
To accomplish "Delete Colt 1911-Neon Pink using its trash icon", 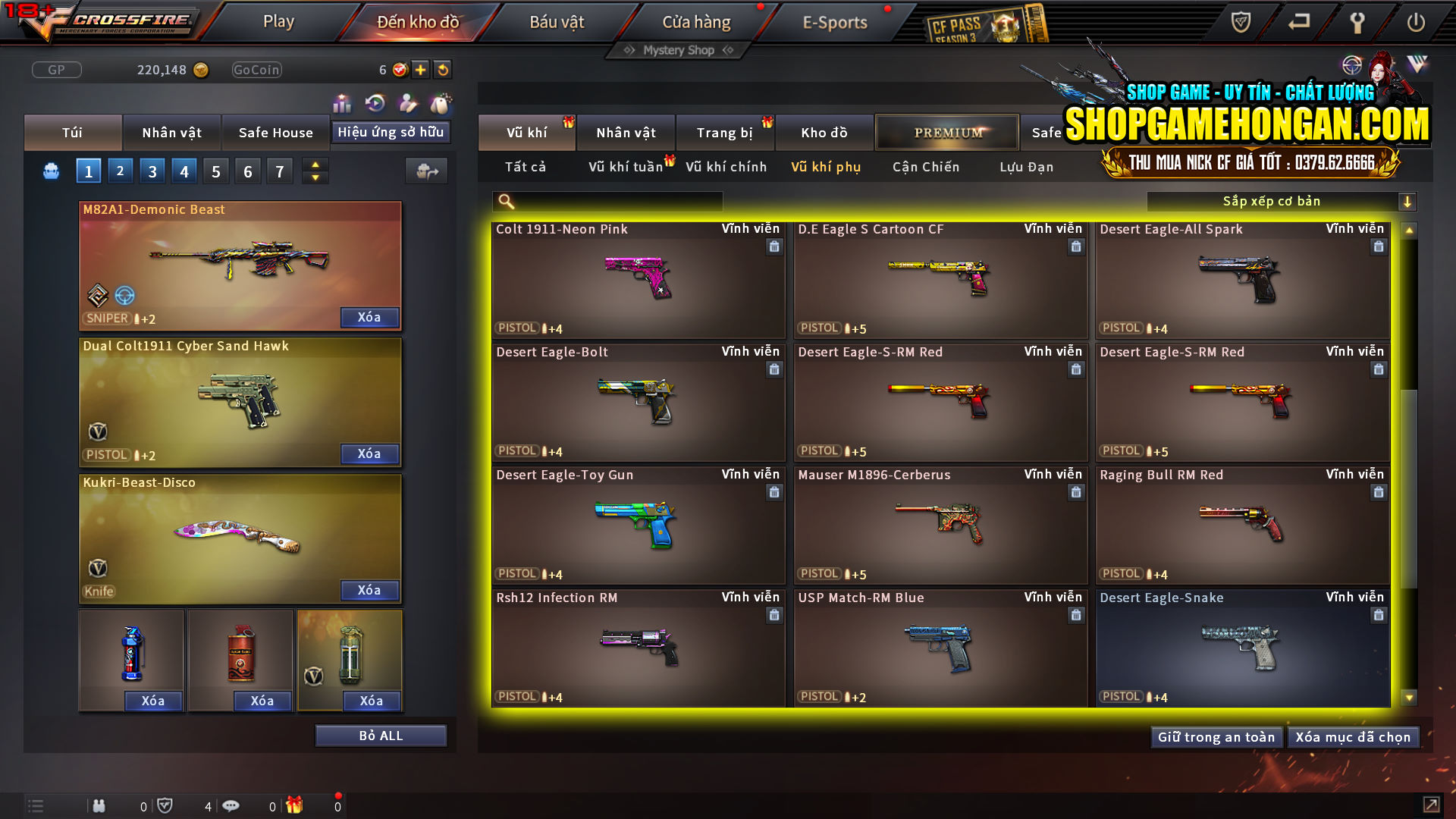I will [774, 246].
